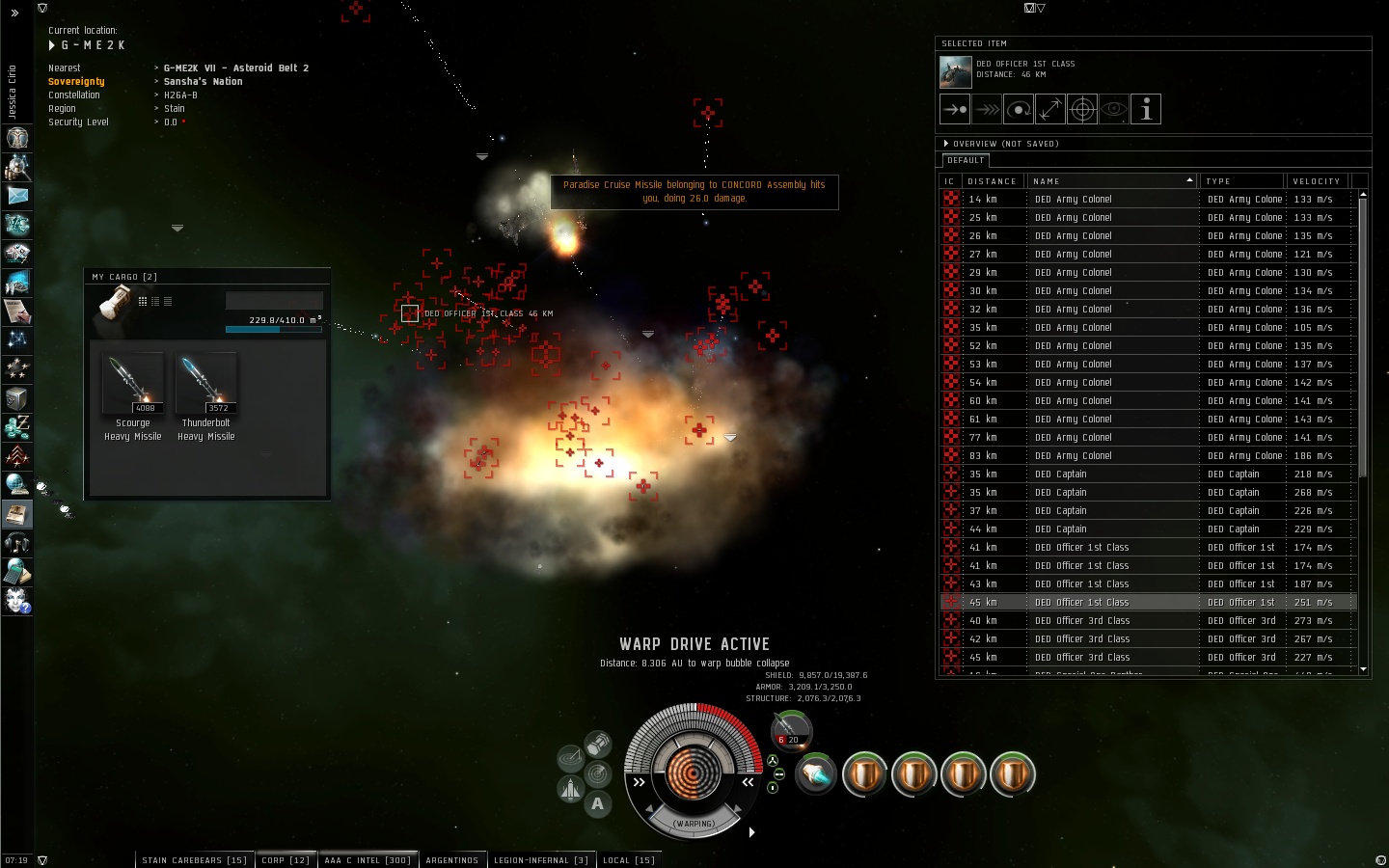Show info on the selected item
Screen dimensions: 1389x868
click(x=1146, y=110)
